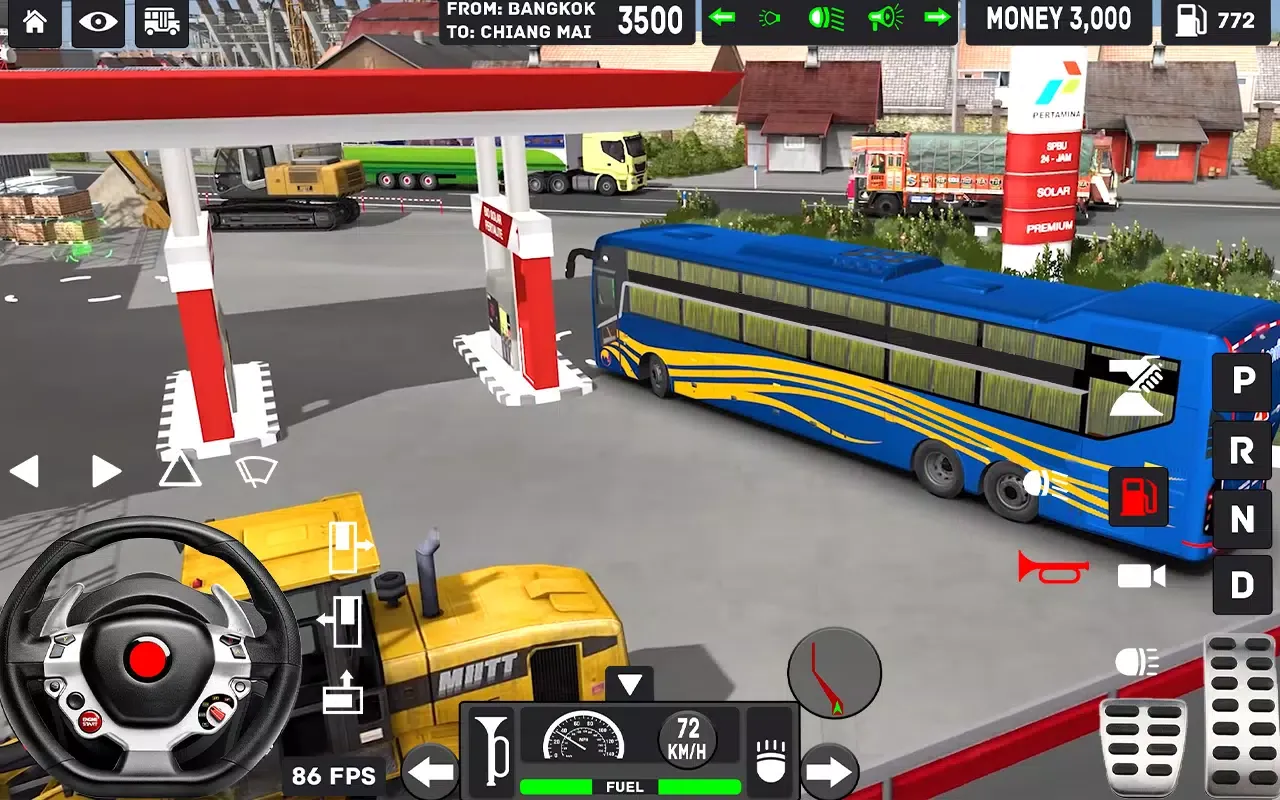
Task: Turn on the hazard warning triangle
Action: tap(180, 469)
